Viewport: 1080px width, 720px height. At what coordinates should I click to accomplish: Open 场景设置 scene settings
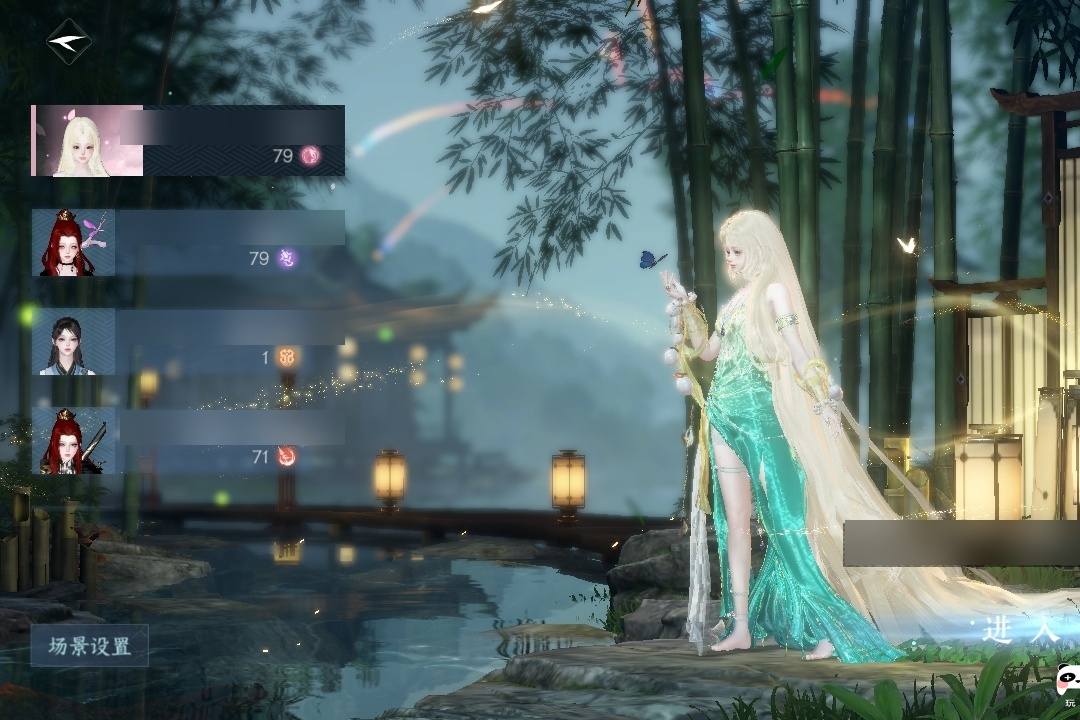[90, 646]
